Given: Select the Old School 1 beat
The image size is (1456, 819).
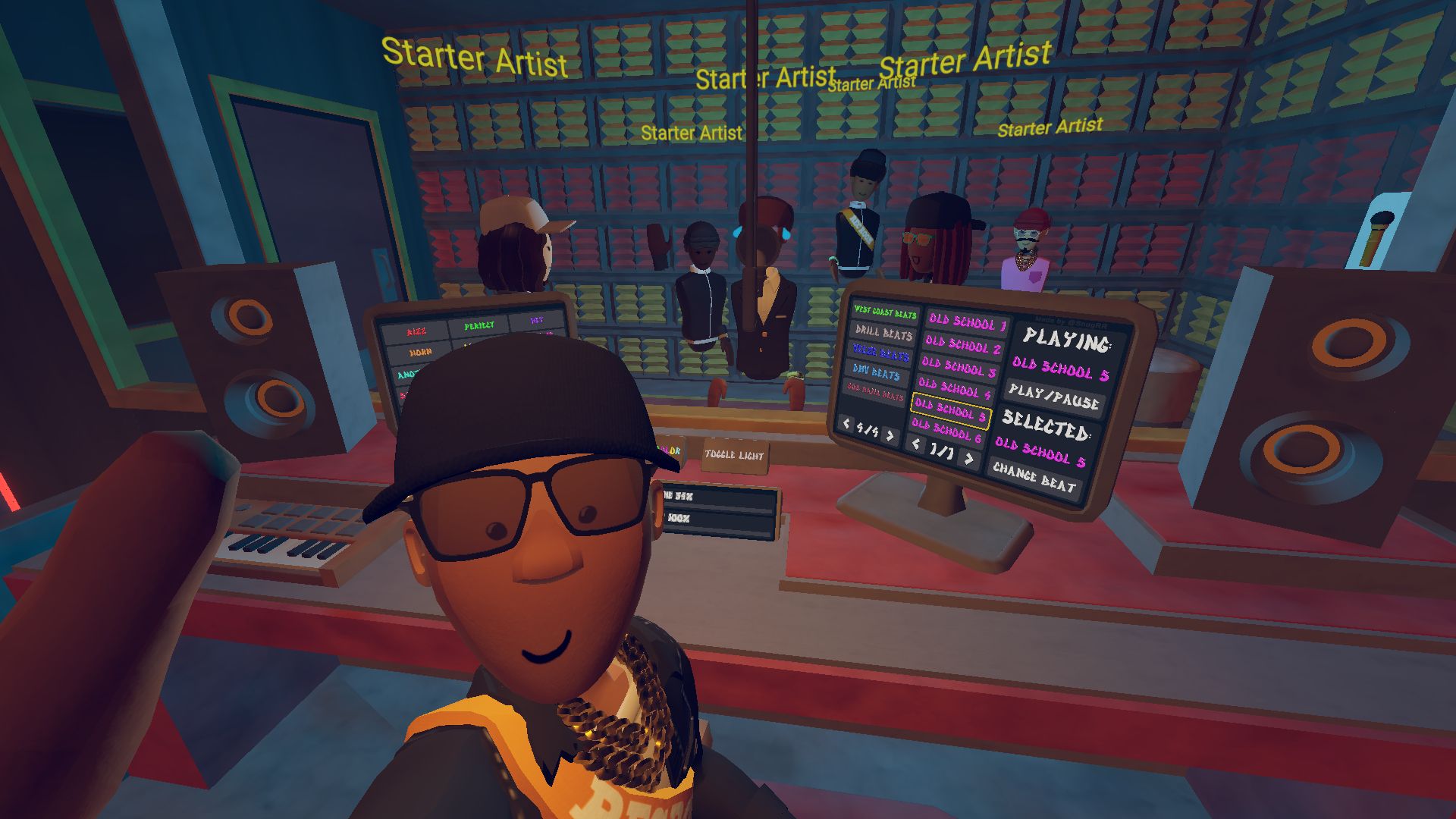Looking at the screenshot, I should coord(967,322).
